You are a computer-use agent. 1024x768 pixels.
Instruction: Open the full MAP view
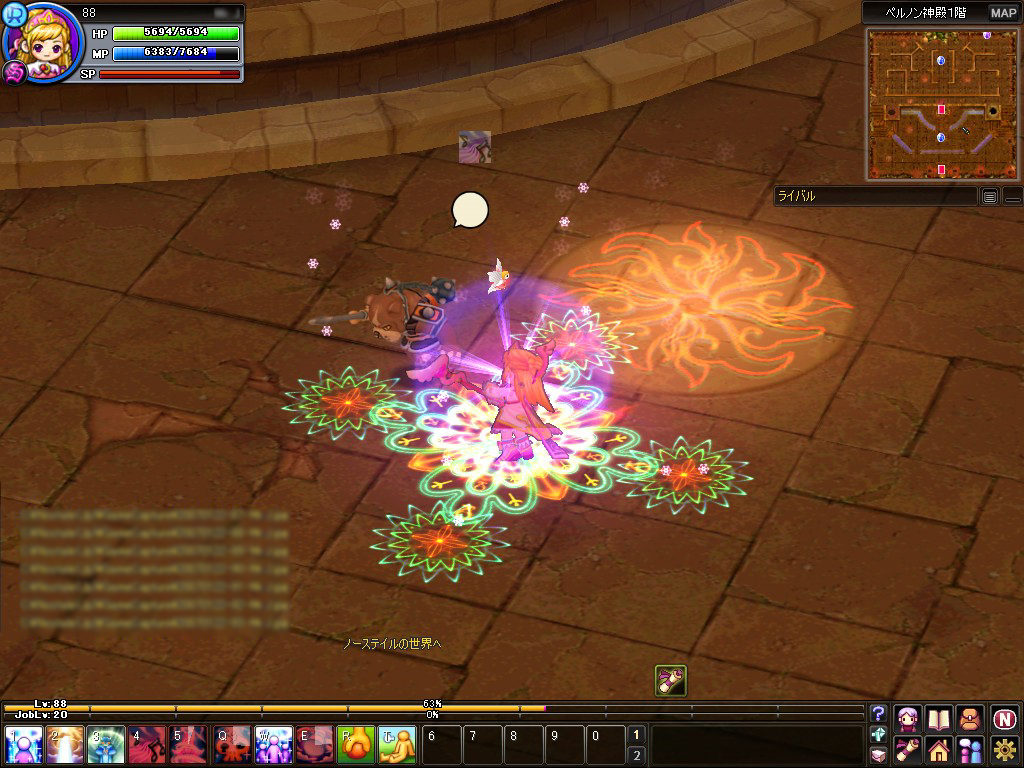click(x=1003, y=13)
